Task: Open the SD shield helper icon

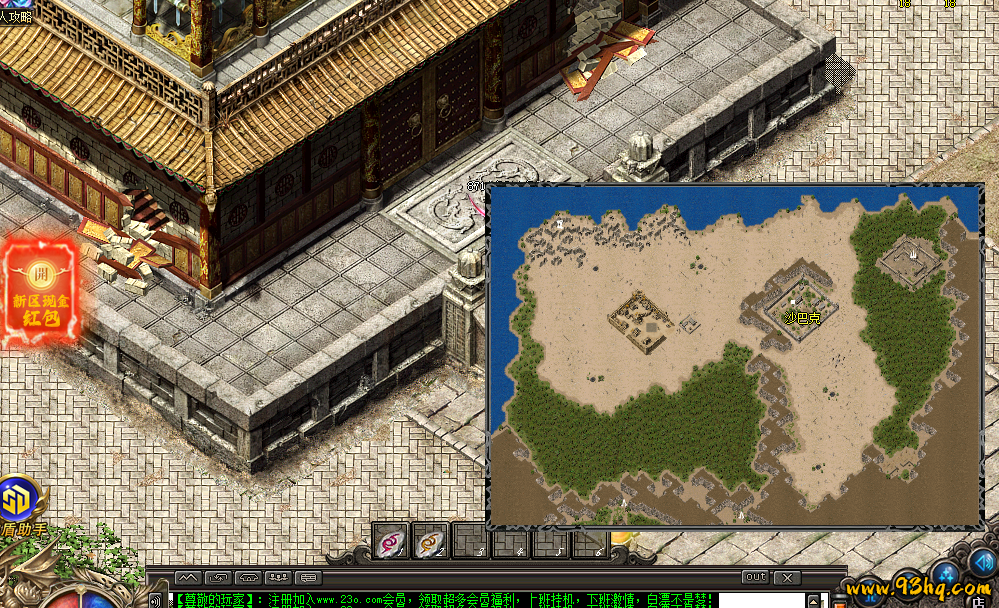Action: tap(17, 498)
